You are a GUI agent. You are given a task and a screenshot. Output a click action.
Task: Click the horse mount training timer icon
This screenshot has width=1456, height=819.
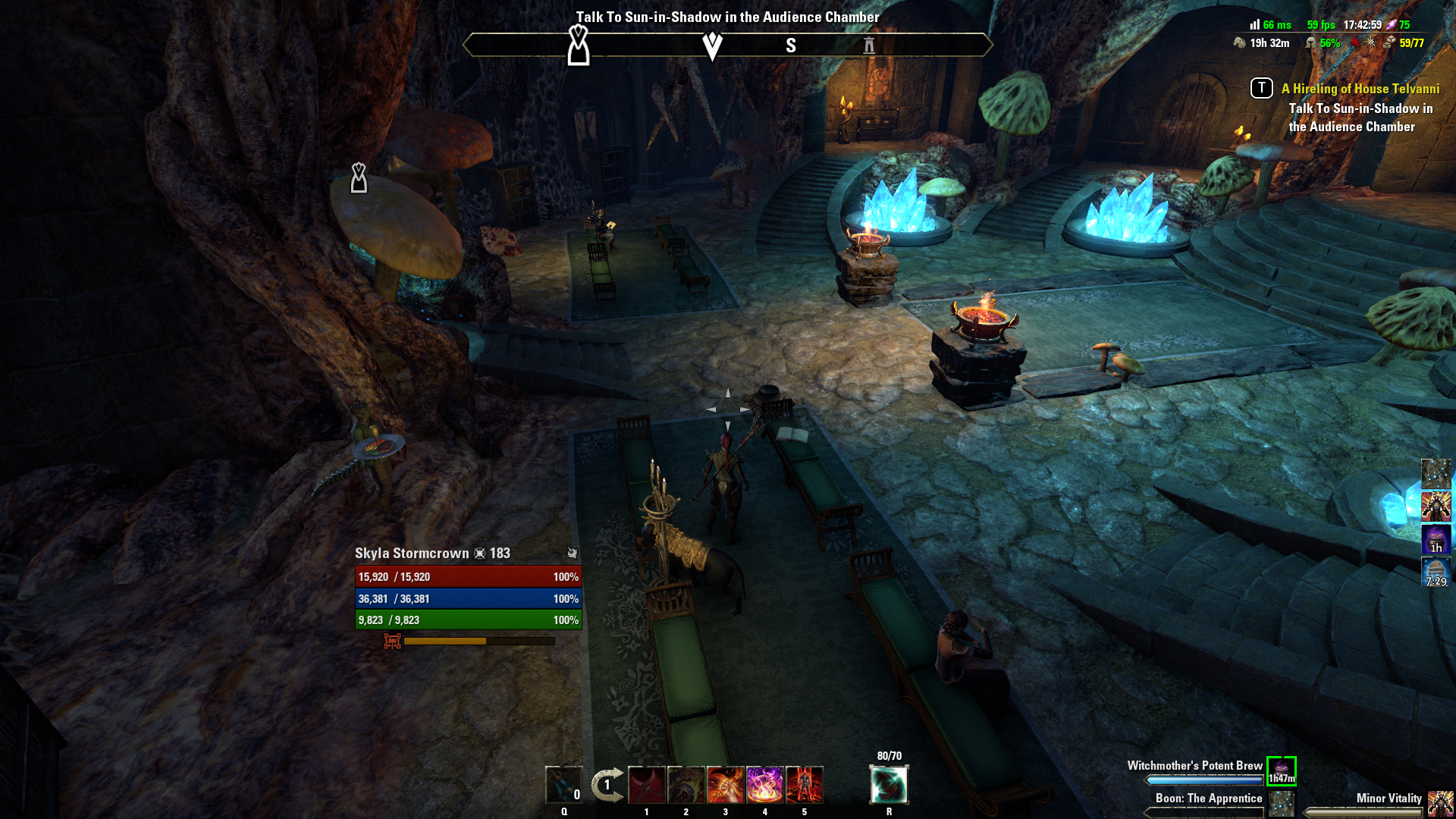point(1241,43)
